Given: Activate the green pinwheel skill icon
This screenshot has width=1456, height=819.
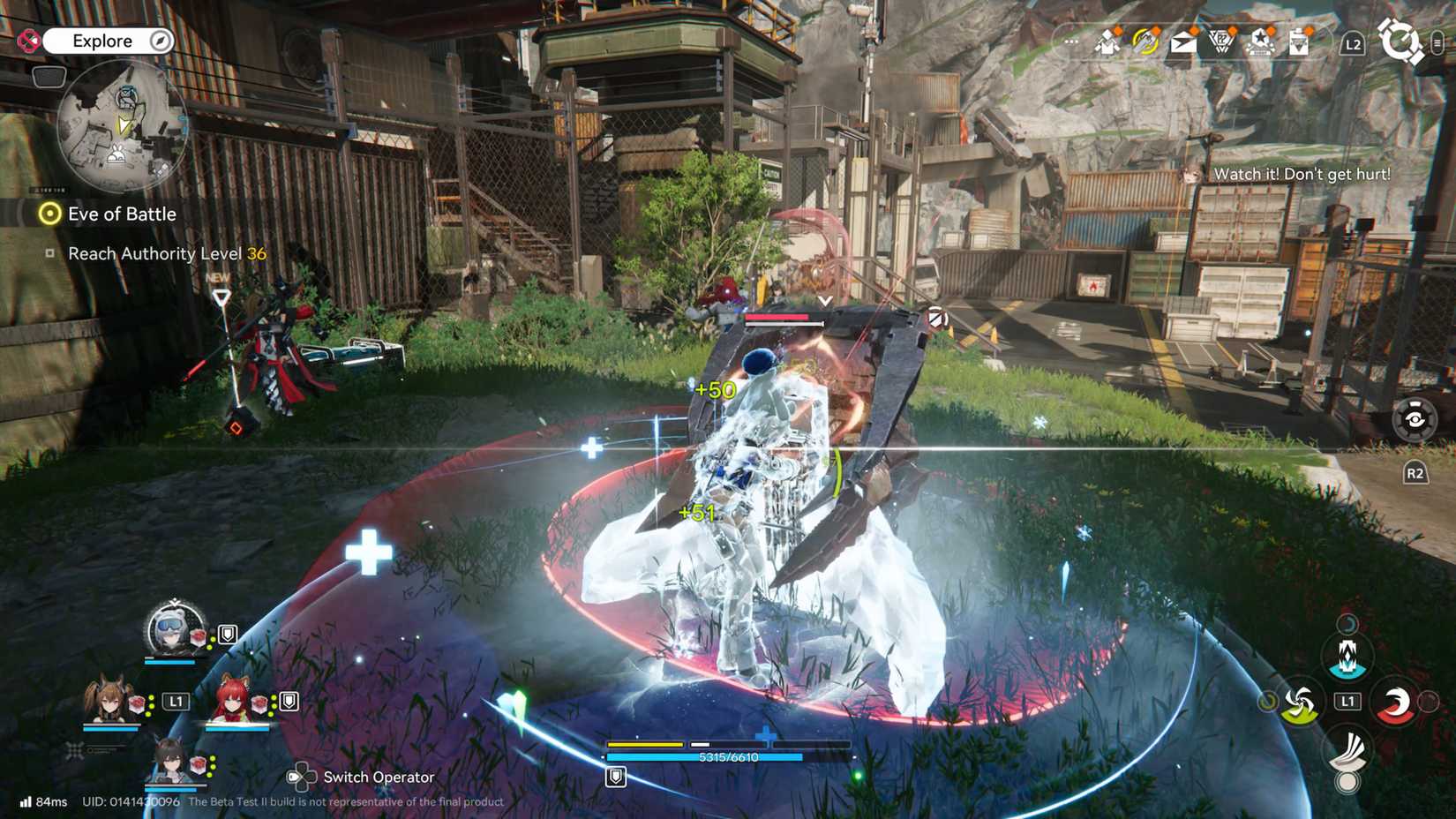Looking at the screenshot, I should point(1299,703).
